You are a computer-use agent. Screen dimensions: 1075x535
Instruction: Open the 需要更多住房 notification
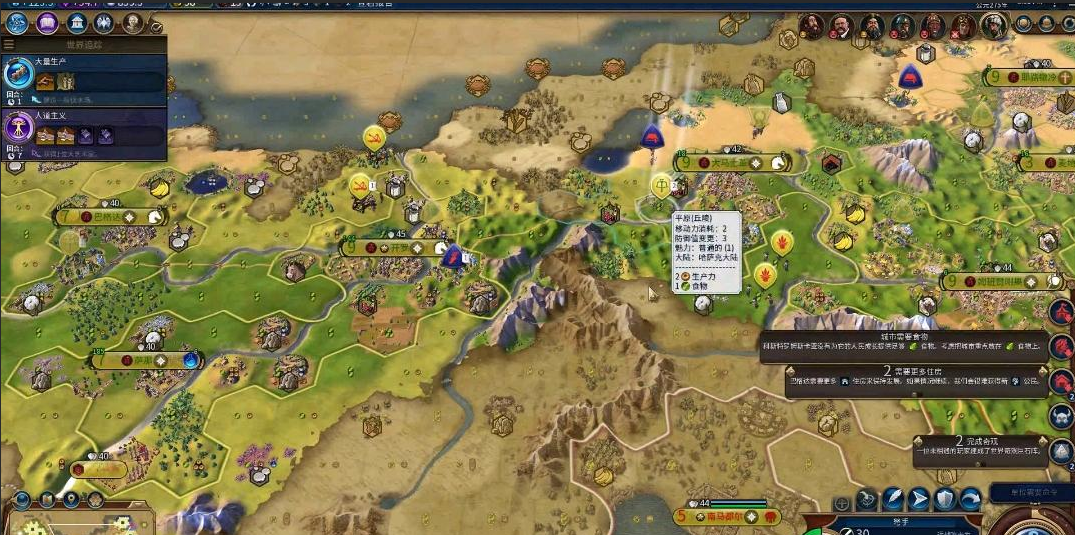(x=910, y=380)
